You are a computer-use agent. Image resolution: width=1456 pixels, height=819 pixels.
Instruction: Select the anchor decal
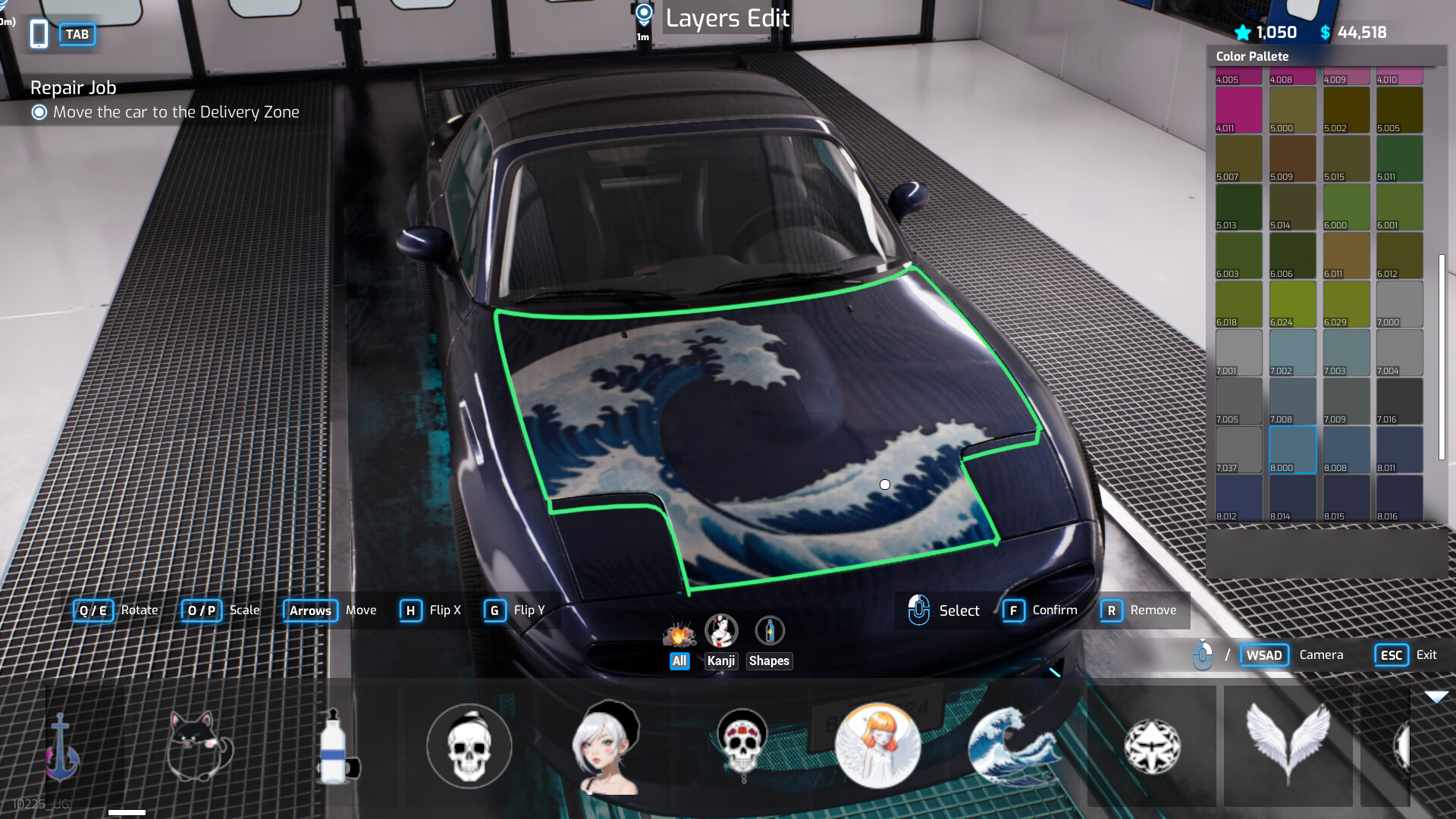point(62,747)
